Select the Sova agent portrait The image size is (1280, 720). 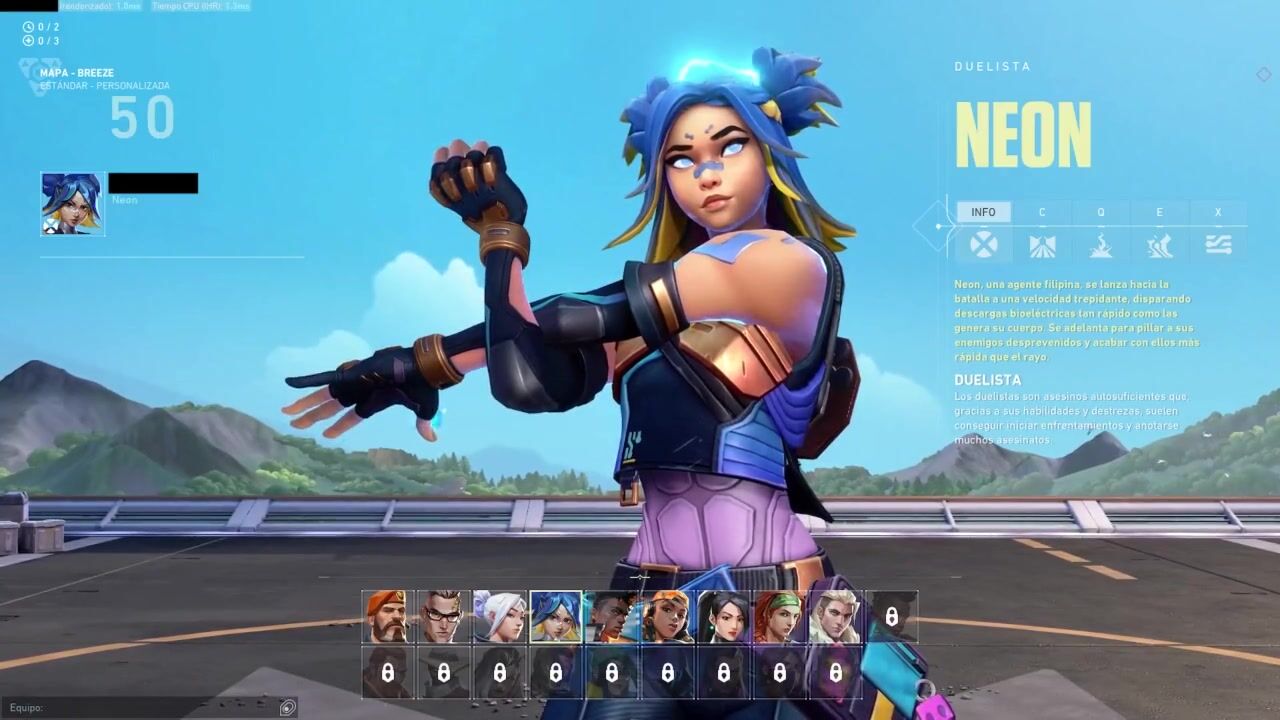pyautogui.click(x=835, y=617)
